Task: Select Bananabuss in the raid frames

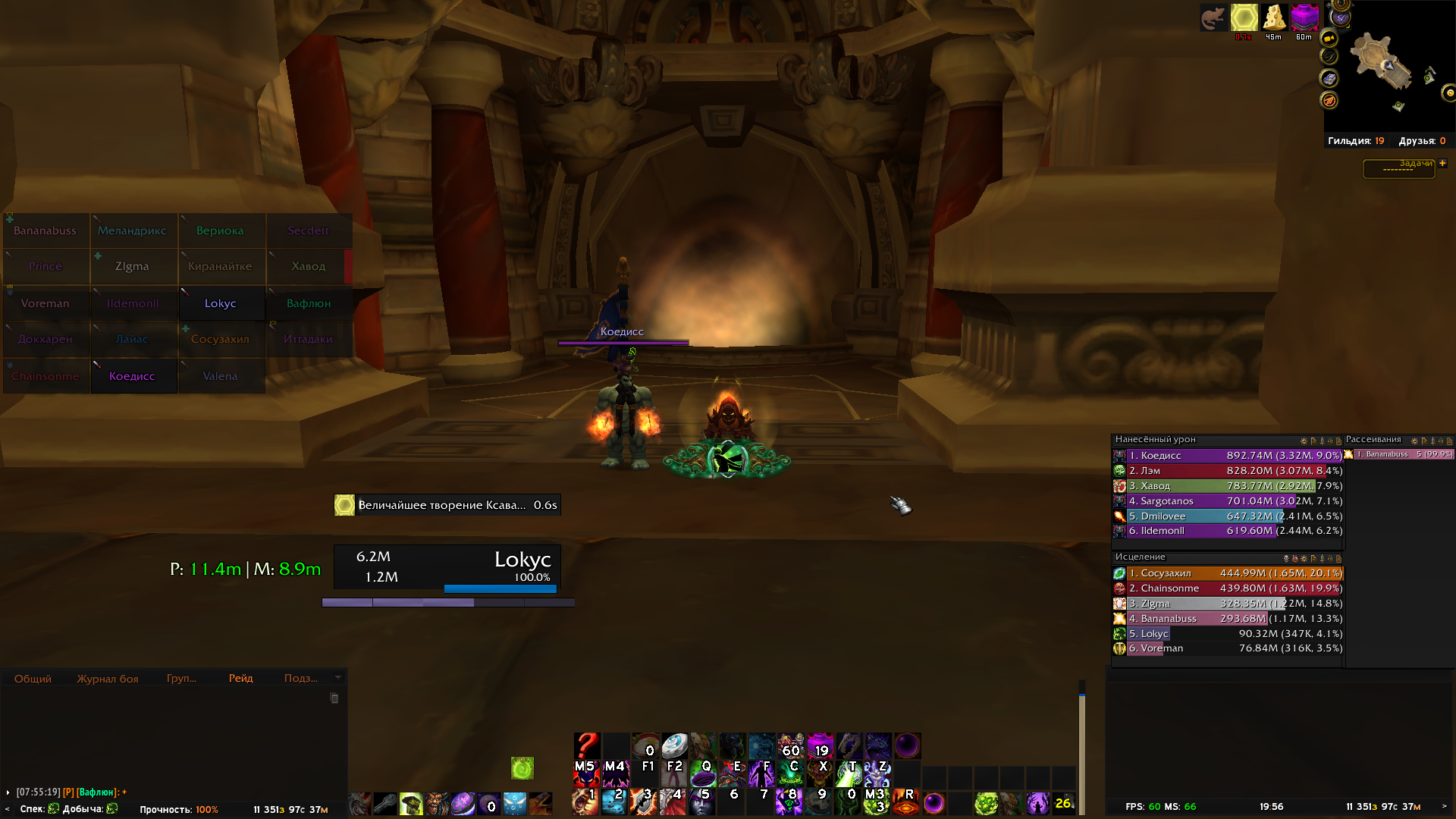Action: pos(45,231)
